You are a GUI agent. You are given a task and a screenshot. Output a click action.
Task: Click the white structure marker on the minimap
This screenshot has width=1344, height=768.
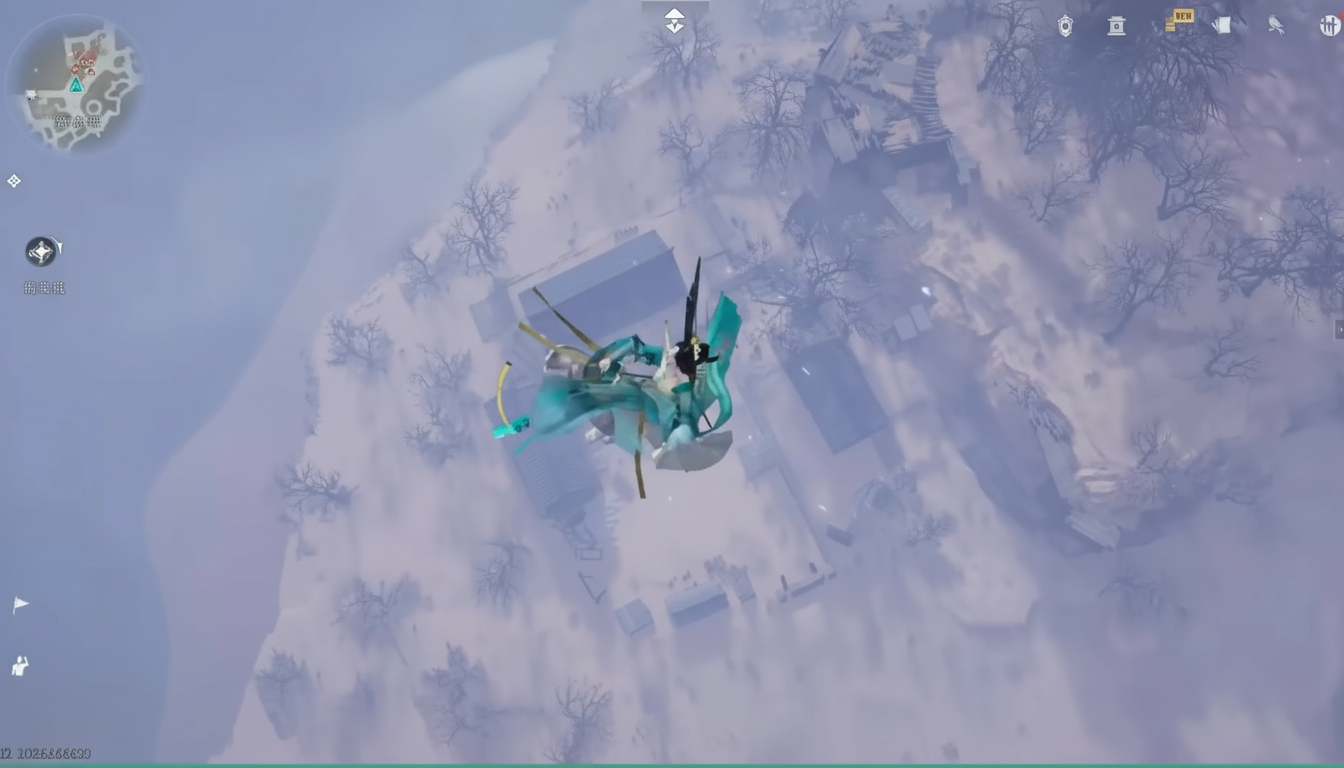[32, 94]
